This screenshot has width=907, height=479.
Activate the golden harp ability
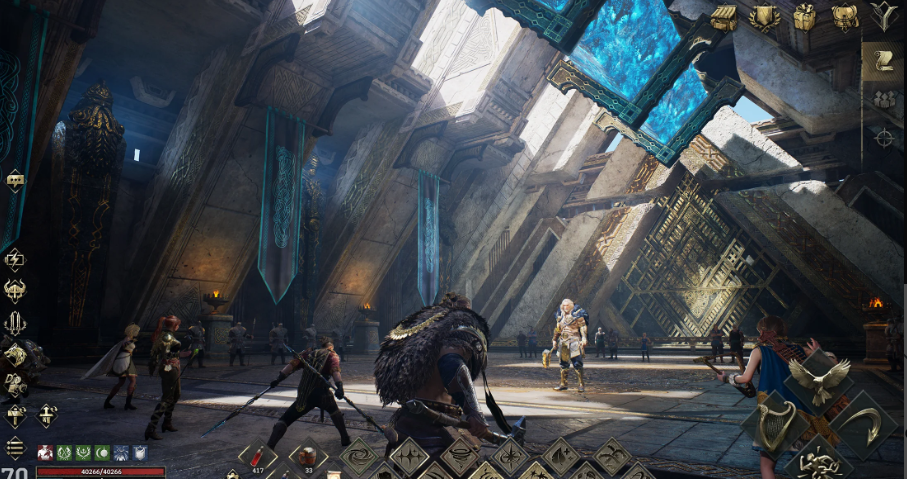pyautogui.click(x=774, y=424)
